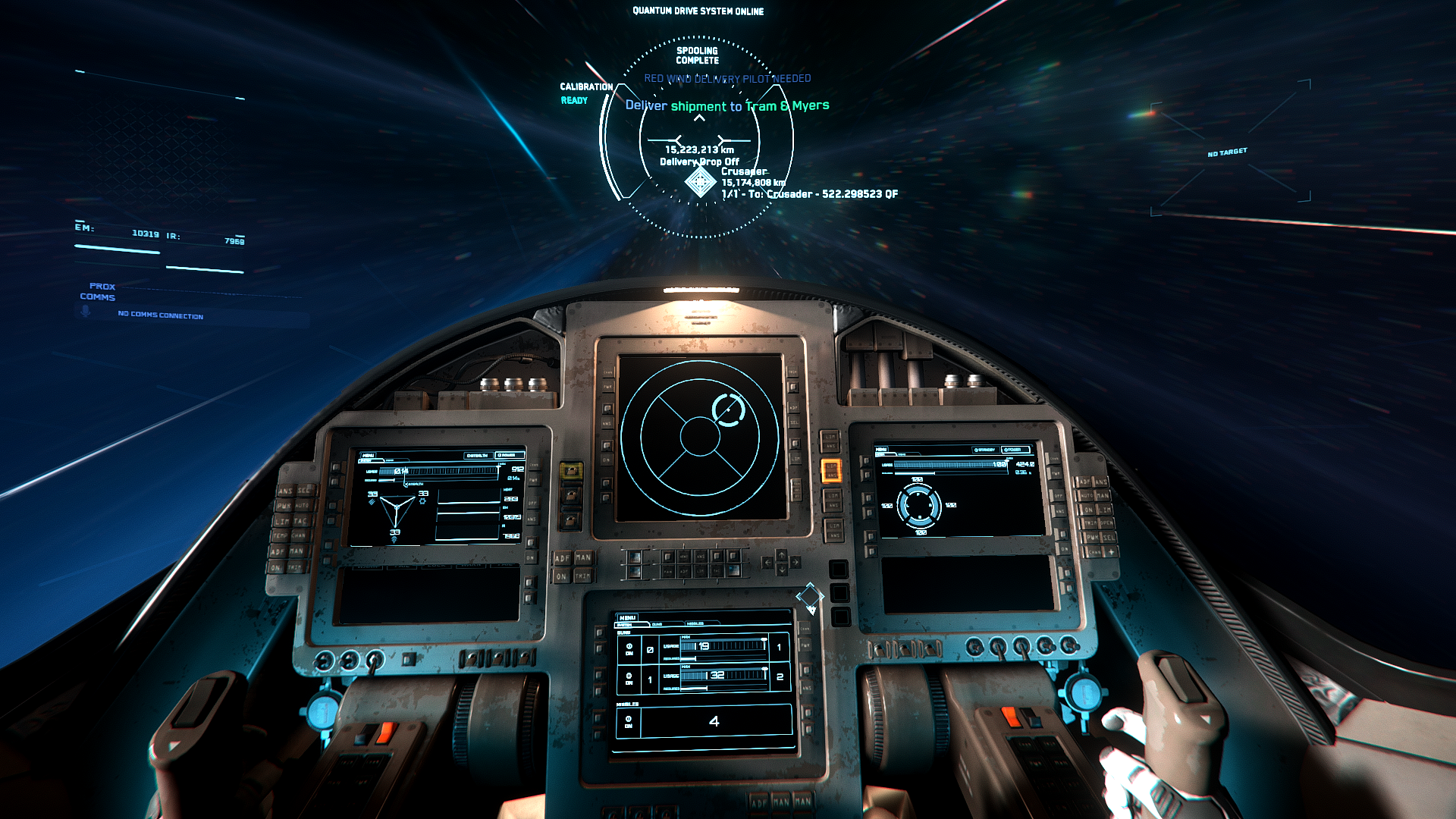This screenshot has height=819, width=1456.
Task: Open MENU on the power display
Action: point(368,455)
